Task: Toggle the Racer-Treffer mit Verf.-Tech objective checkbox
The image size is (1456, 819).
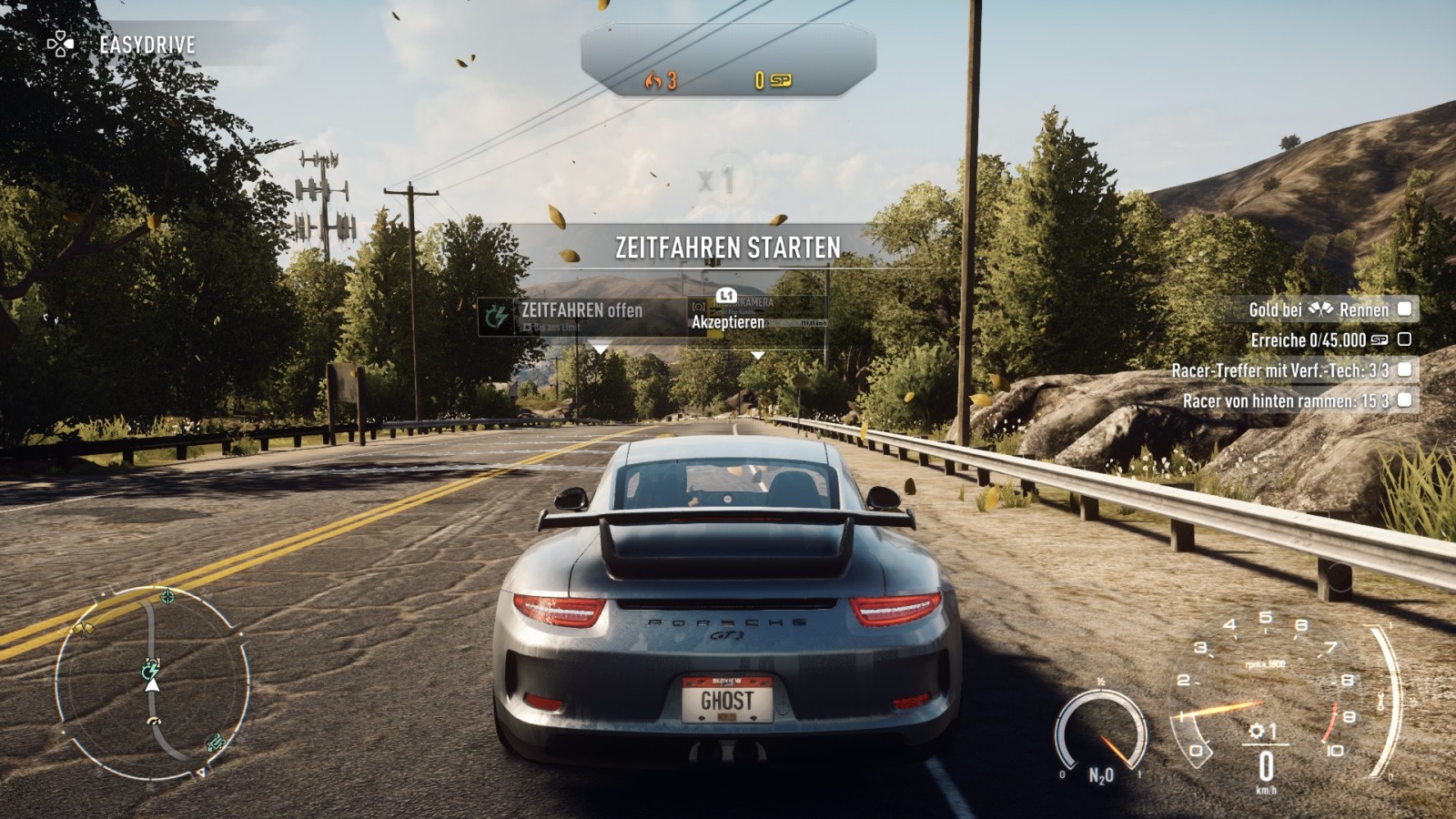Action: pos(1404,369)
